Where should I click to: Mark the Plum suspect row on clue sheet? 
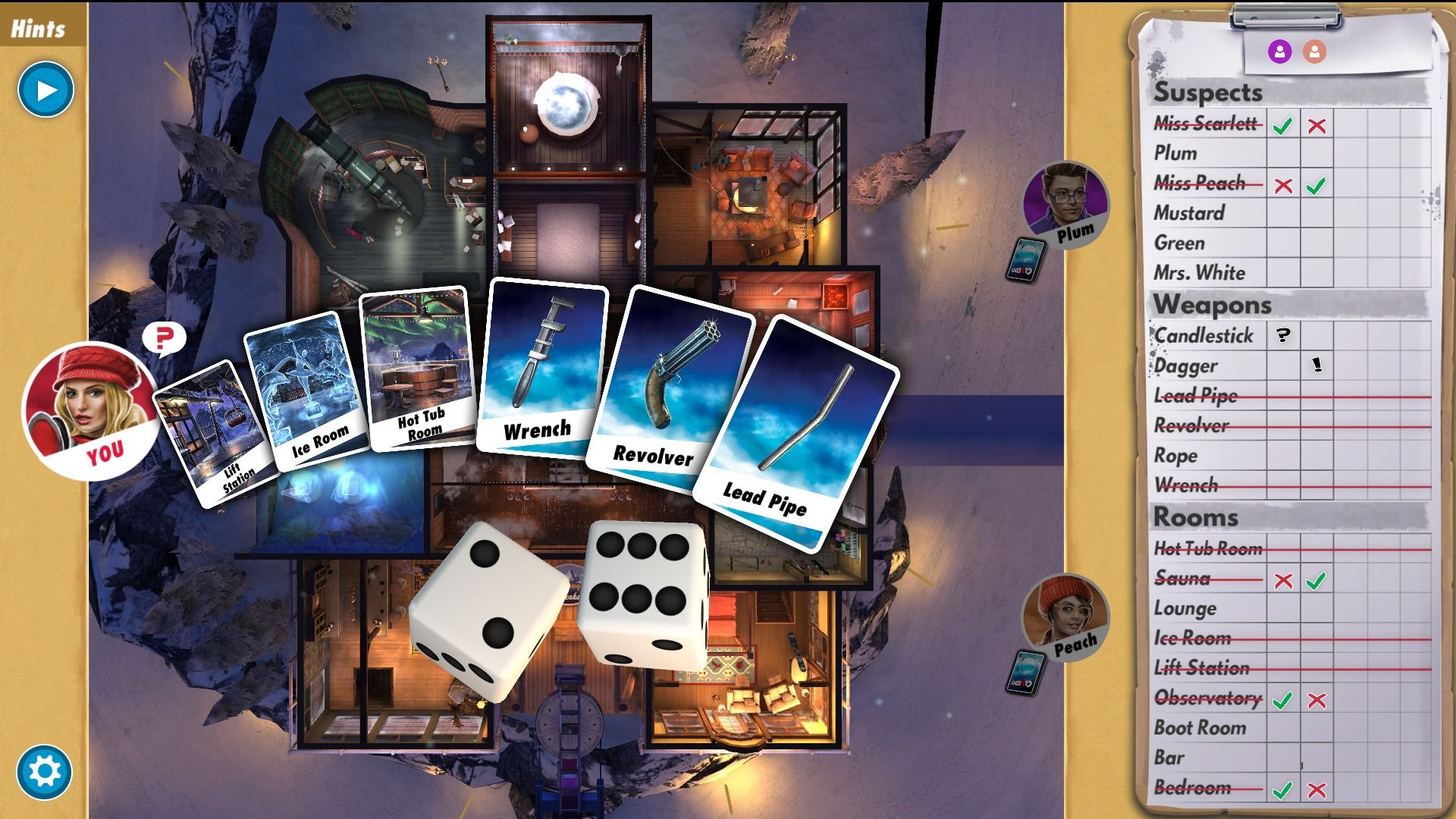[1175, 153]
